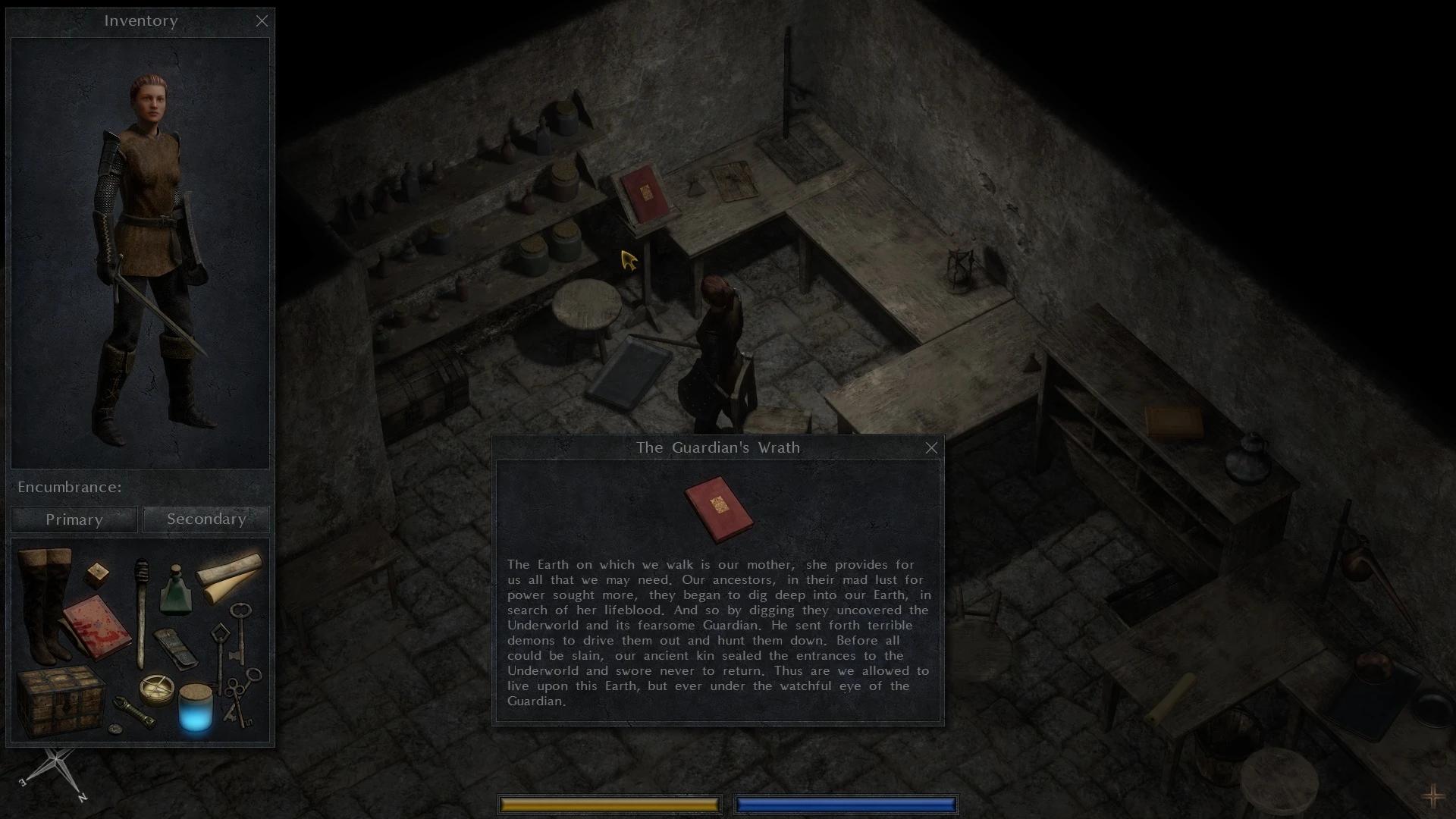Select the small coin in inventory
This screenshot has width=1456, height=819.
(x=115, y=729)
